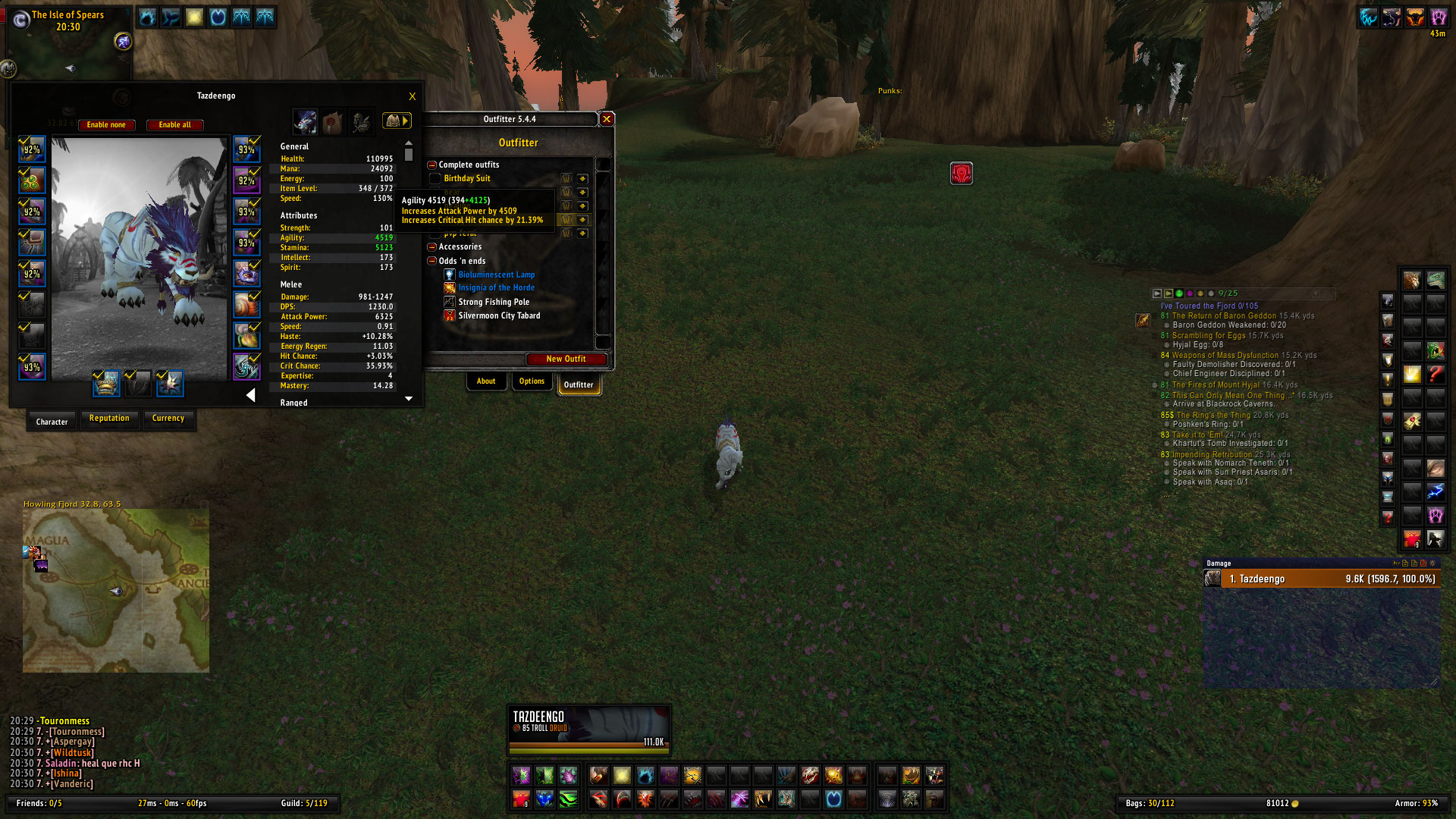Viewport: 1456px width, 819px height.
Task: Select the Strong Fishing Pole icon
Action: pyautogui.click(x=450, y=302)
